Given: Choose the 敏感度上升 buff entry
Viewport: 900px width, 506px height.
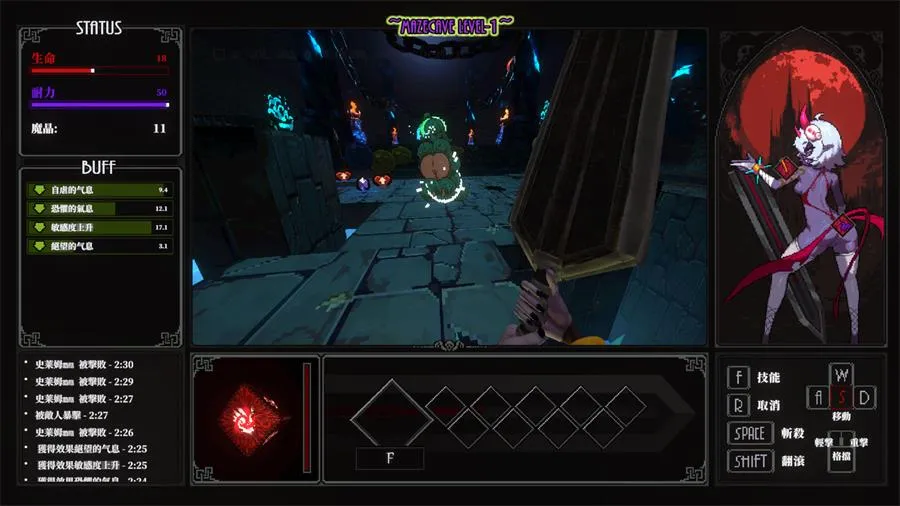Looking at the screenshot, I should (97, 227).
